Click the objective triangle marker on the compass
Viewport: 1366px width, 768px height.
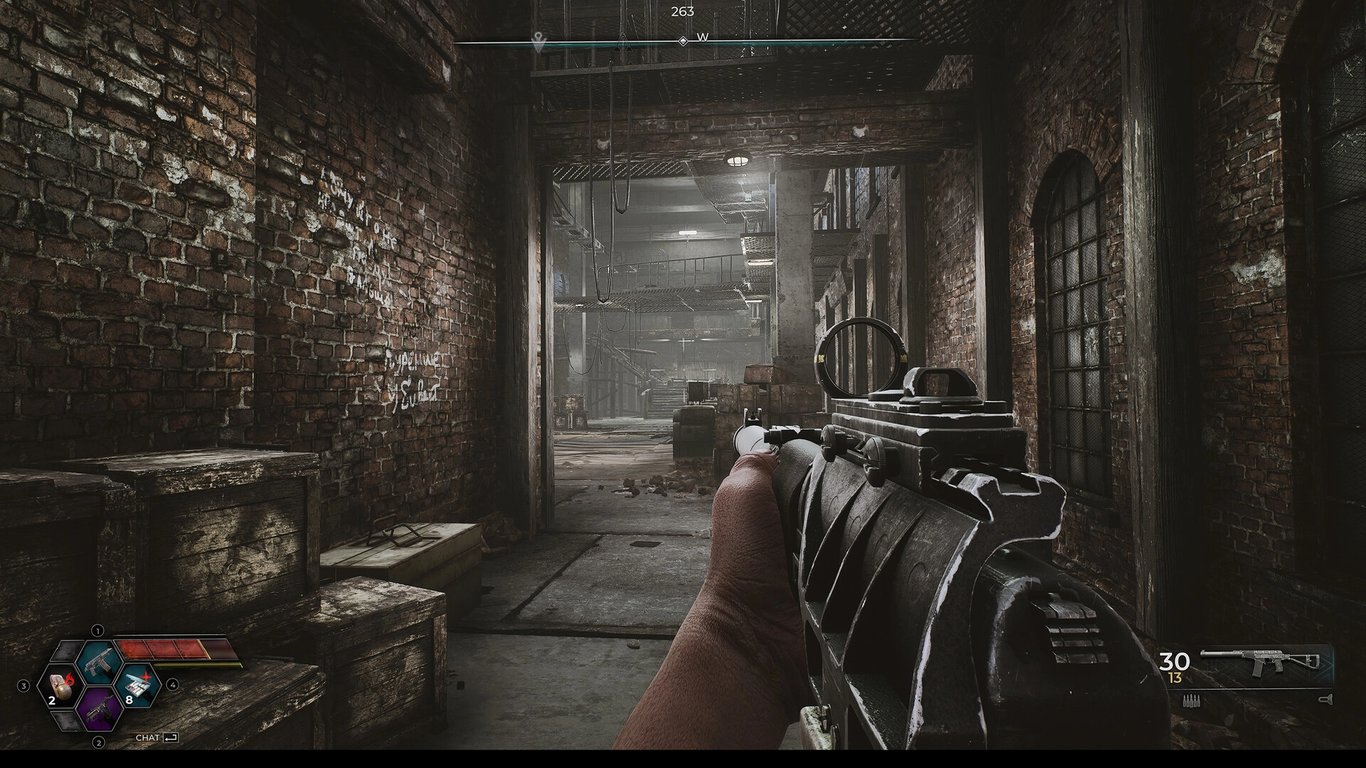click(625, 40)
